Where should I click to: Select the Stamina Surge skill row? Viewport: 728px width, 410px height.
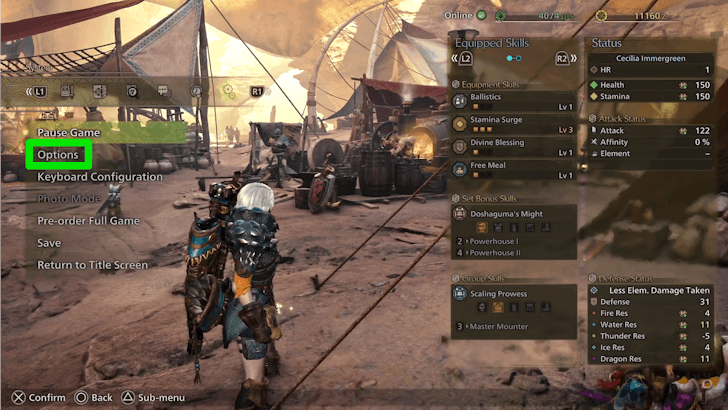(513, 125)
